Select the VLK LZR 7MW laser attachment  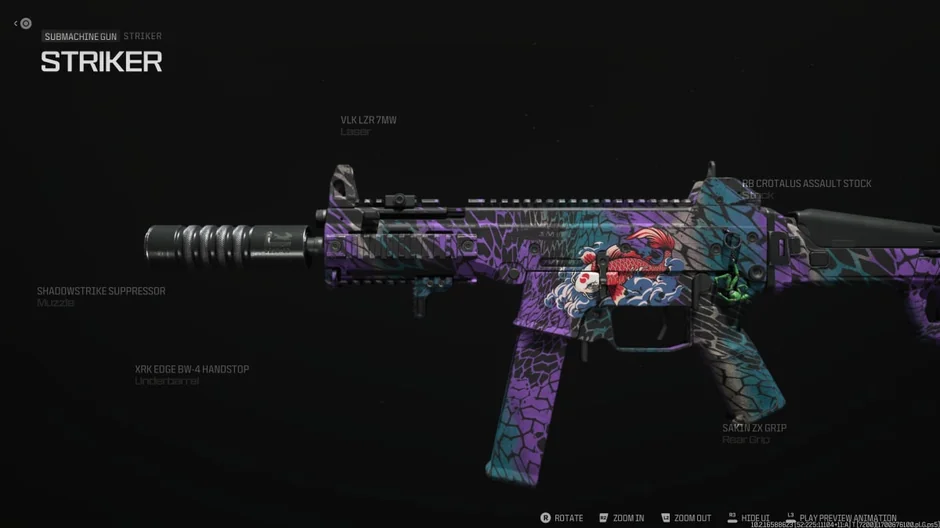(368, 121)
